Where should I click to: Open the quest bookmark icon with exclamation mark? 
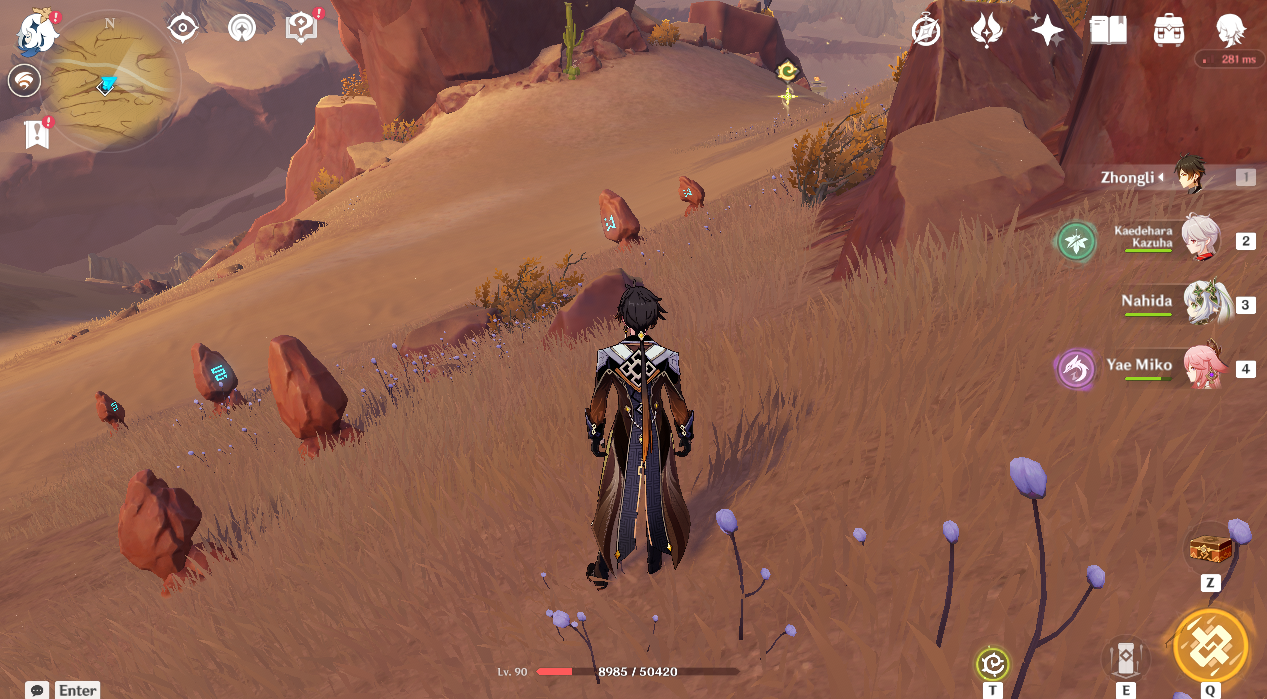coord(38,133)
